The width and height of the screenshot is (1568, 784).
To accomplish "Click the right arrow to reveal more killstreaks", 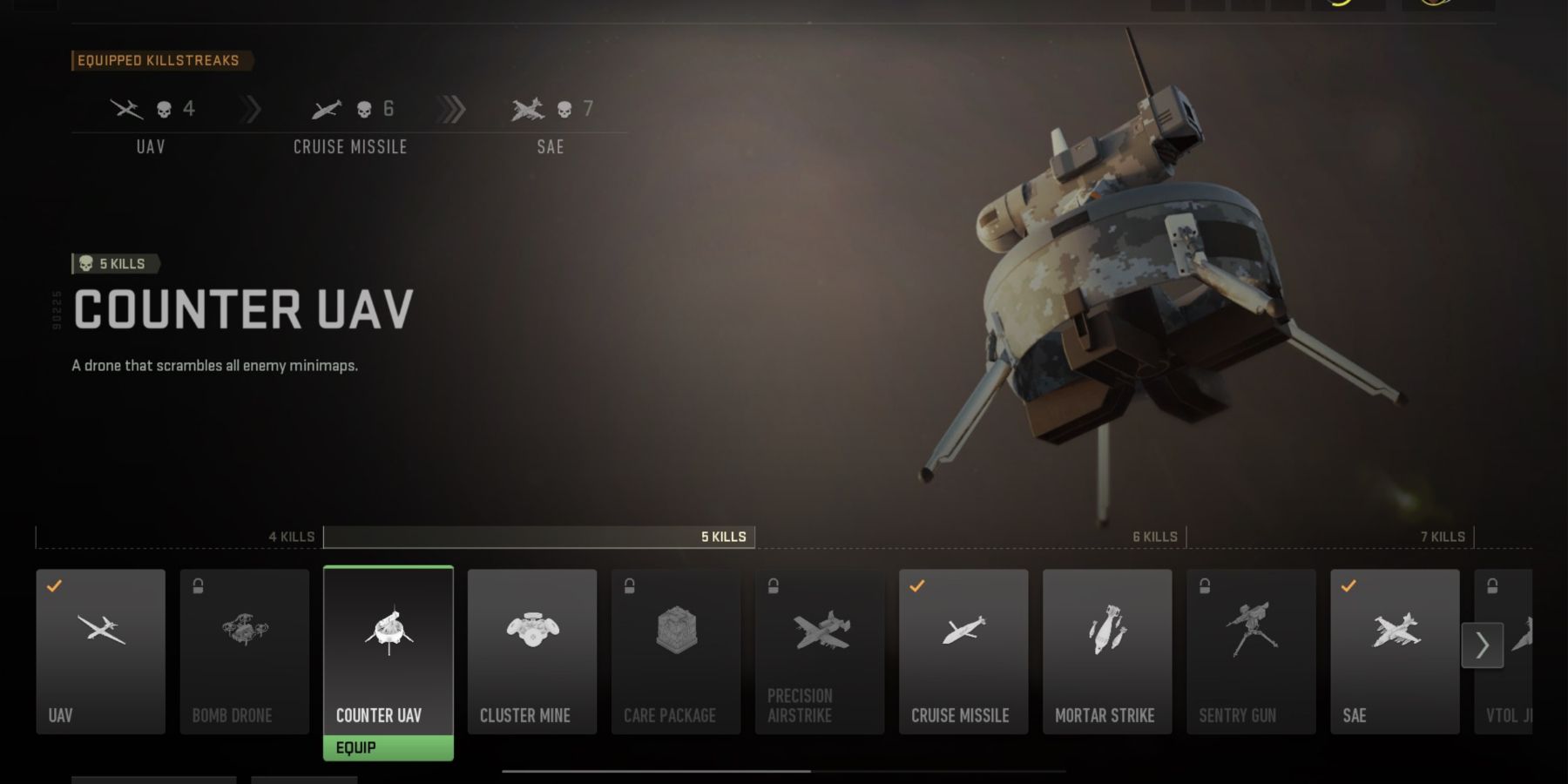I will (1482, 646).
